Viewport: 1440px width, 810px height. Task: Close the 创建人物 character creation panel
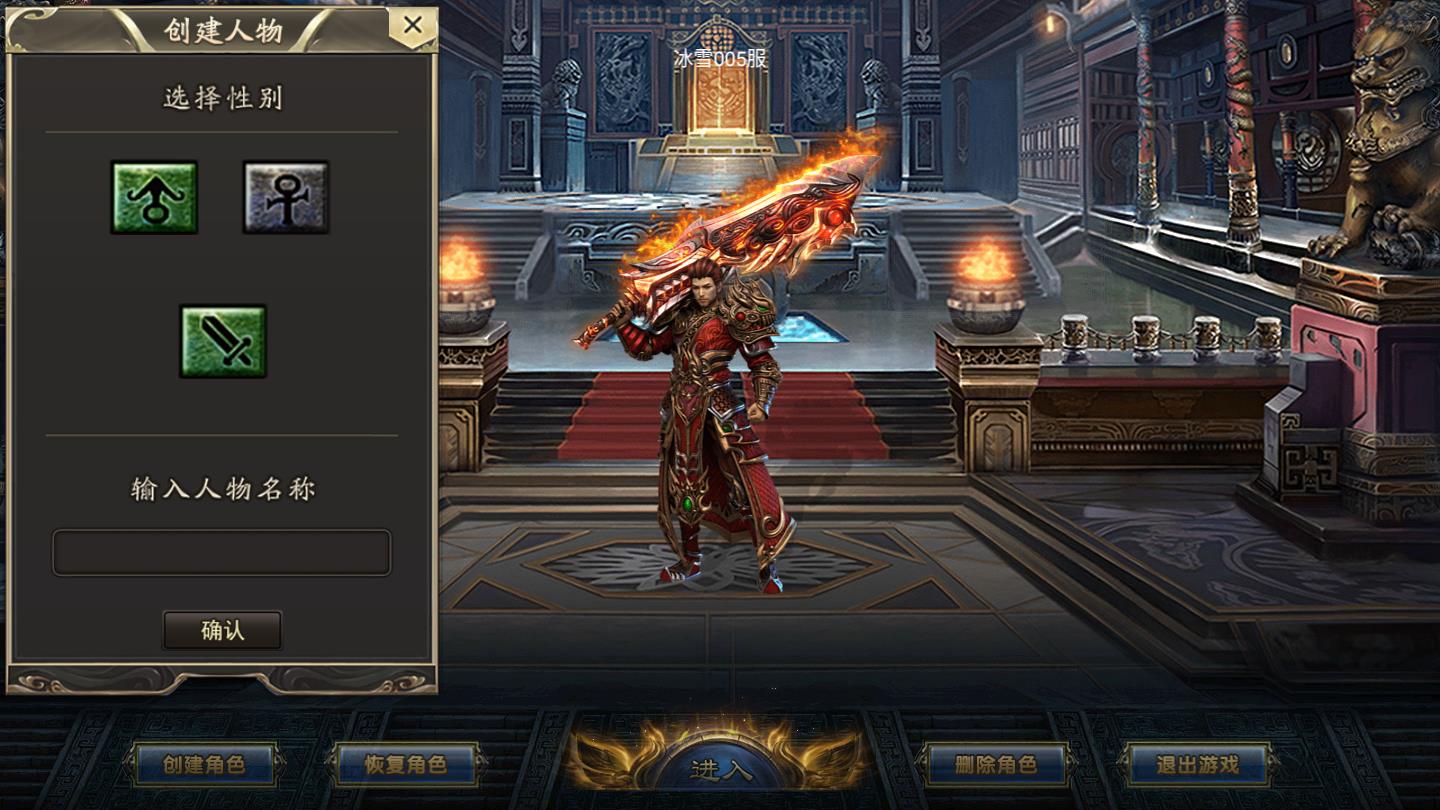[x=412, y=26]
